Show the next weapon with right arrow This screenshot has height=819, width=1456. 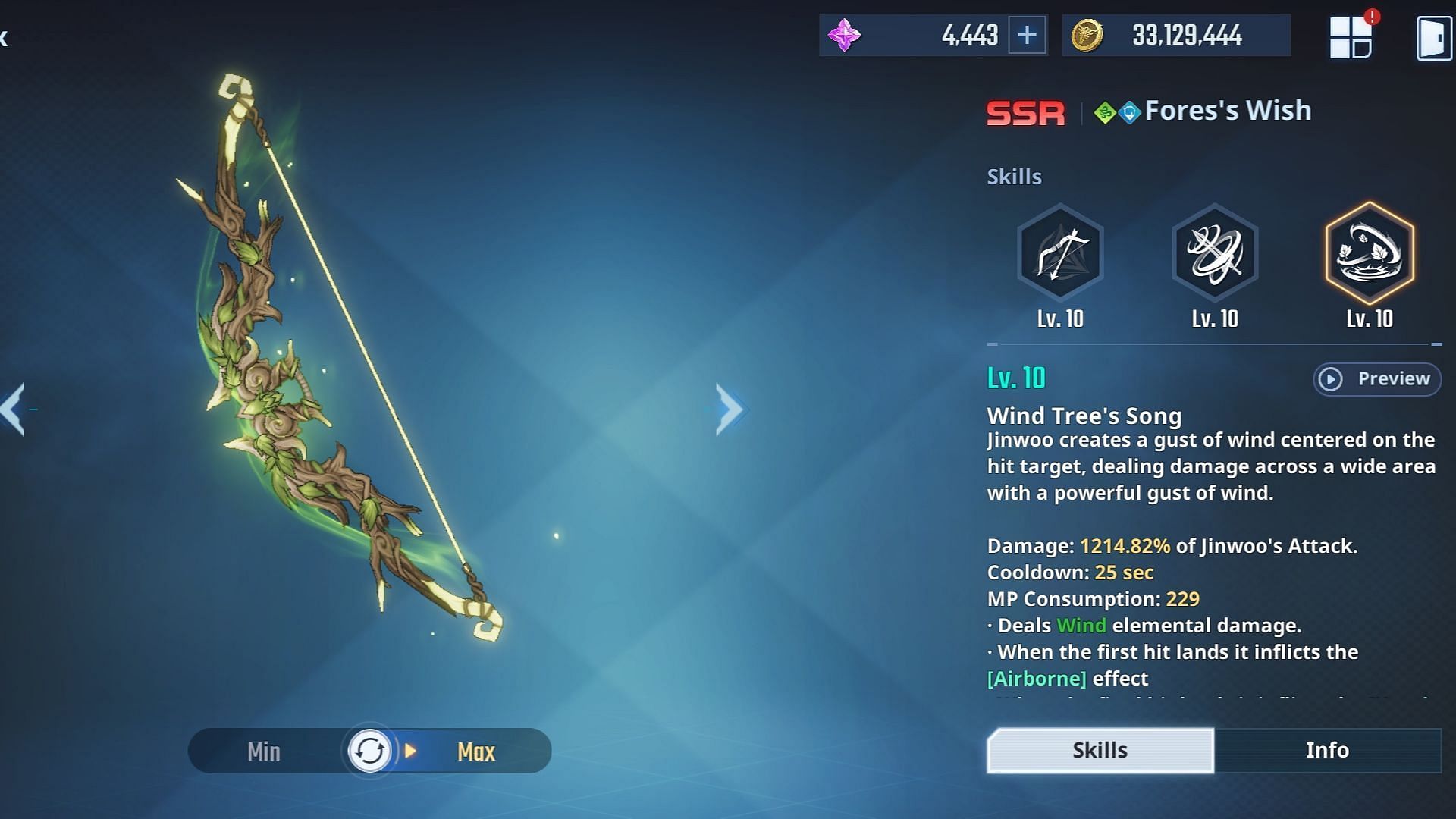pyautogui.click(x=729, y=409)
